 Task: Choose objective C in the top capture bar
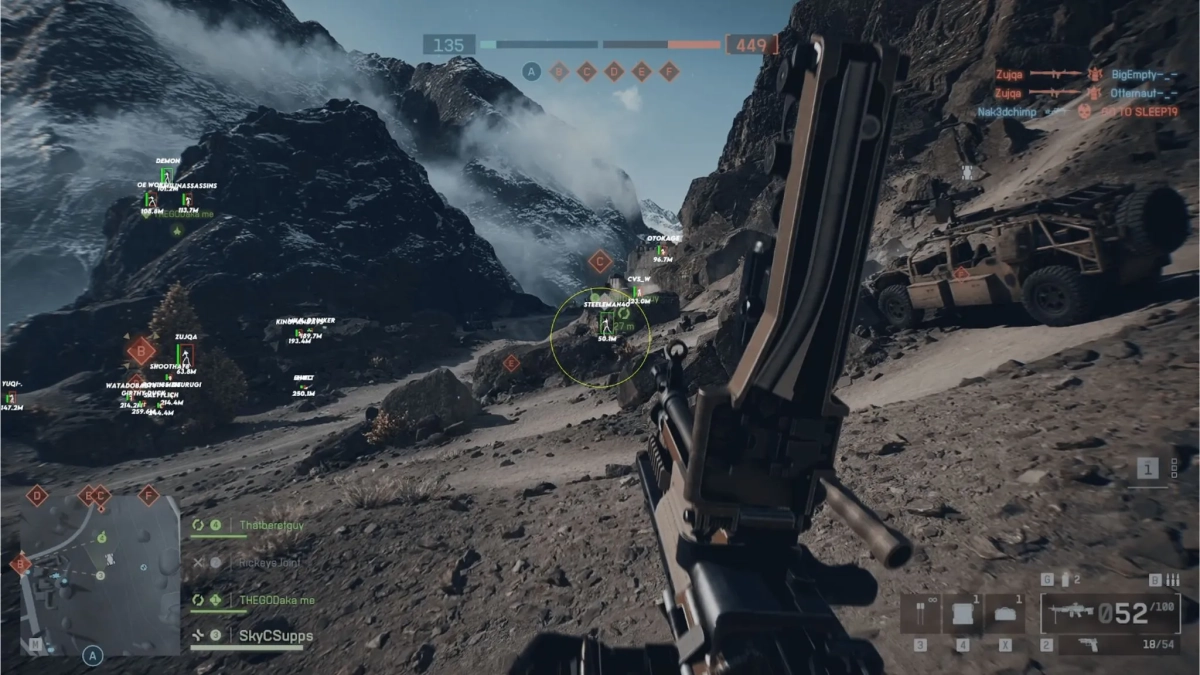pos(587,71)
